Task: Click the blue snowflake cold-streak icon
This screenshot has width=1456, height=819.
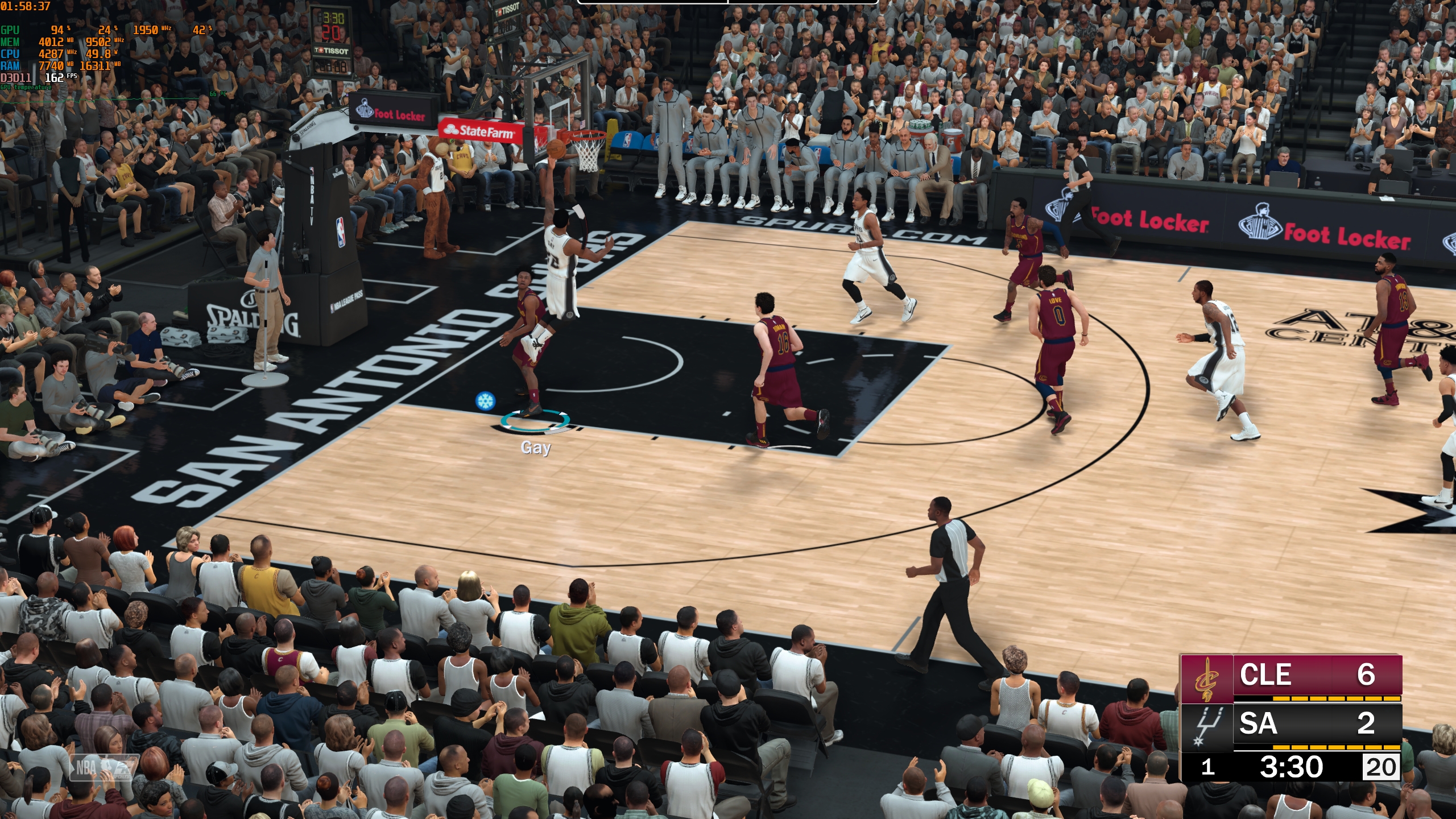Action: pos(485,401)
